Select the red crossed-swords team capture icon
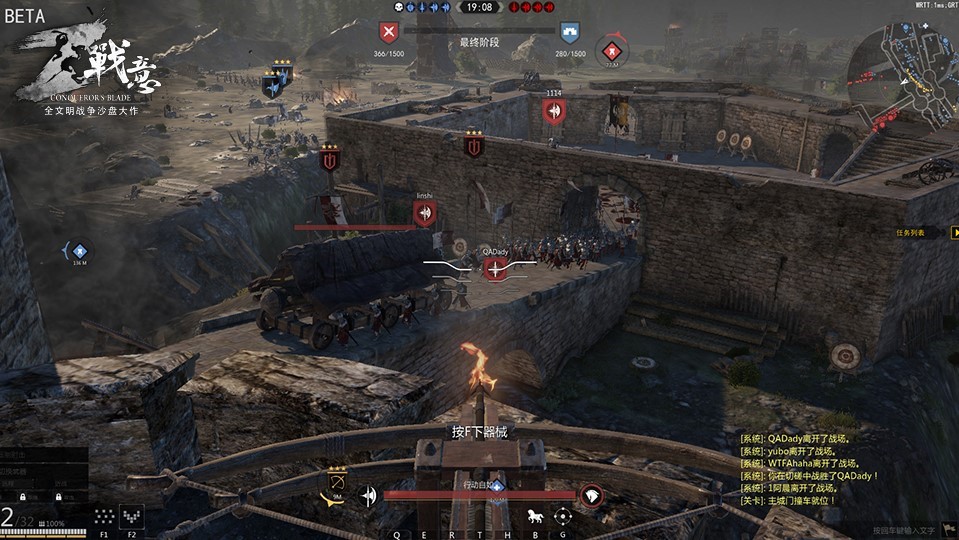 point(388,33)
